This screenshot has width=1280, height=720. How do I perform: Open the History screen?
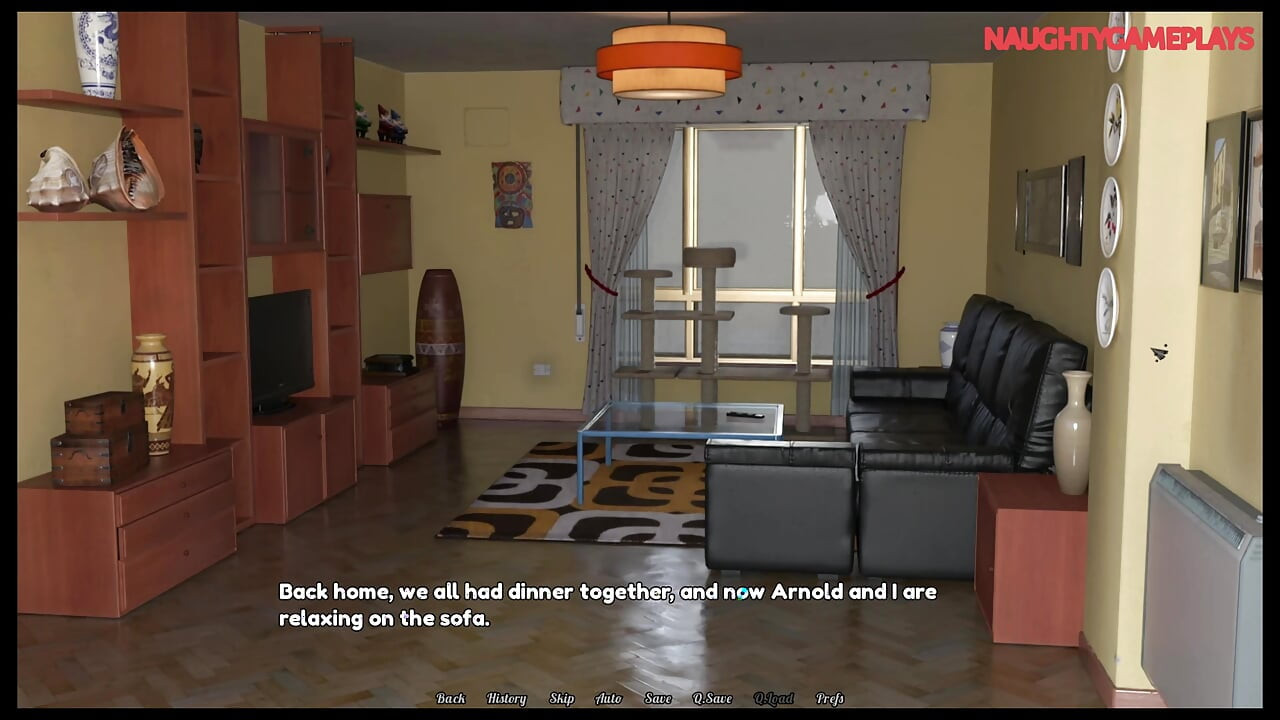[506, 698]
